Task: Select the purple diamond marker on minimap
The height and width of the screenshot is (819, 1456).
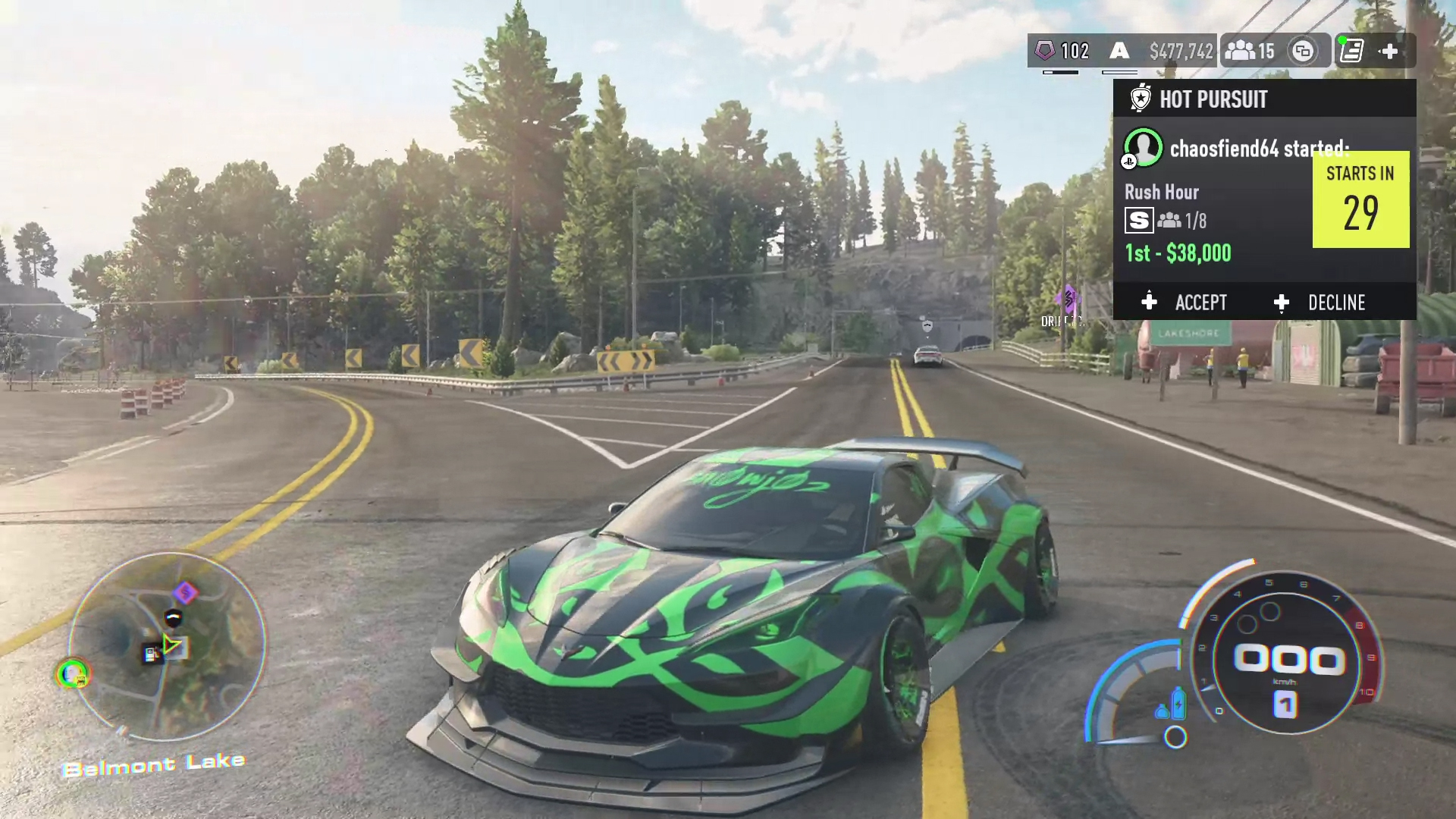Action: tap(185, 592)
